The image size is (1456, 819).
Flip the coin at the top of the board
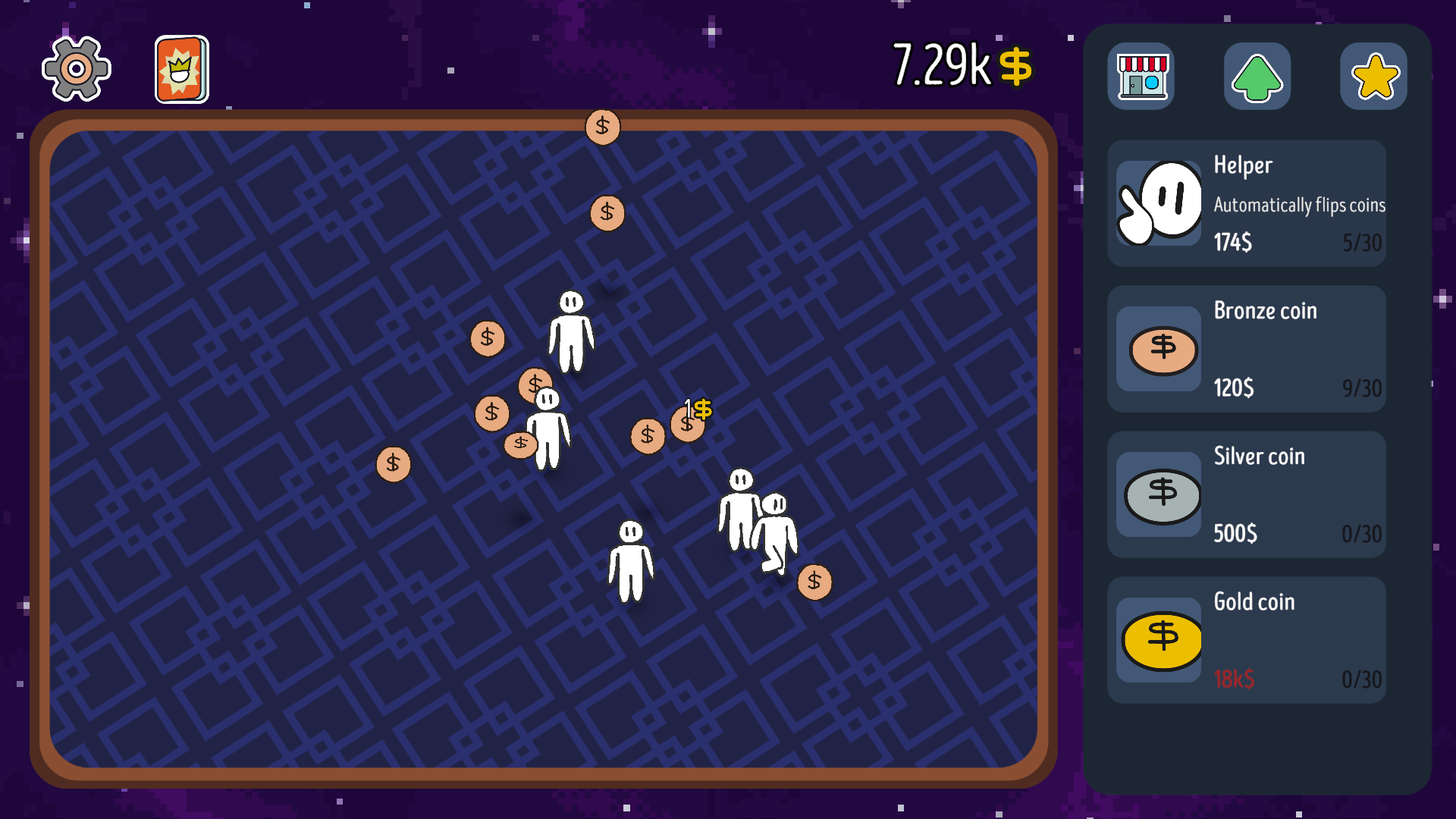point(601,127)
